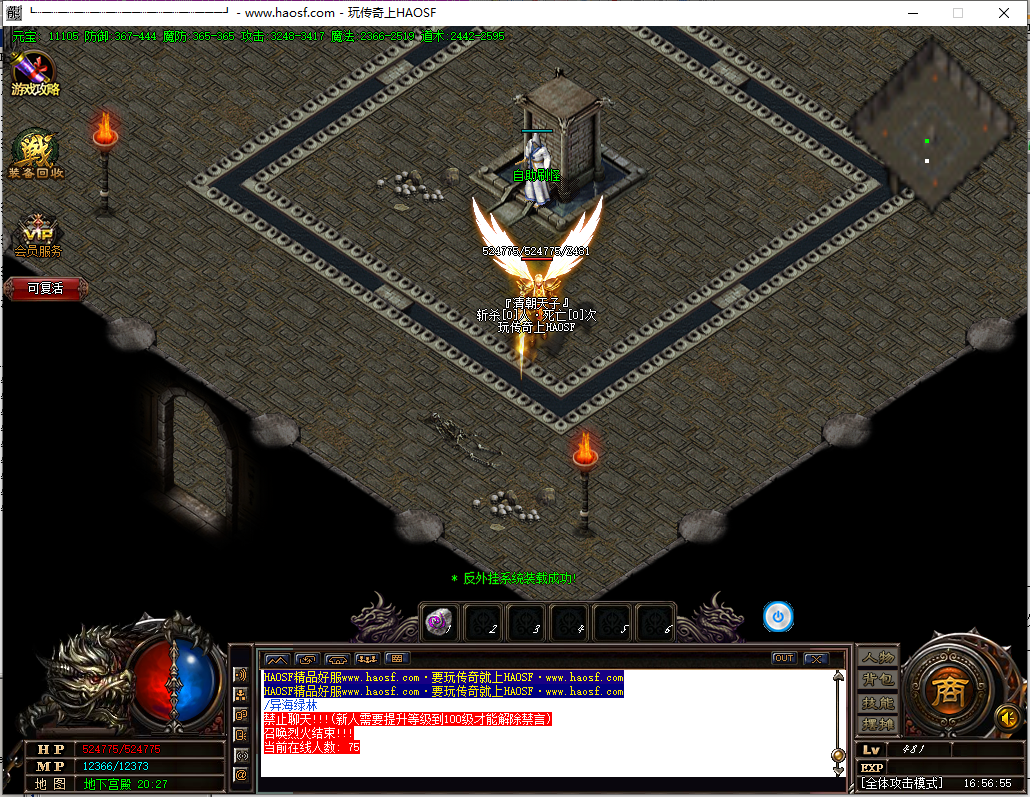Select the @ chat channel icon
Screen dimensions: 1030x797
click(241, 774)
